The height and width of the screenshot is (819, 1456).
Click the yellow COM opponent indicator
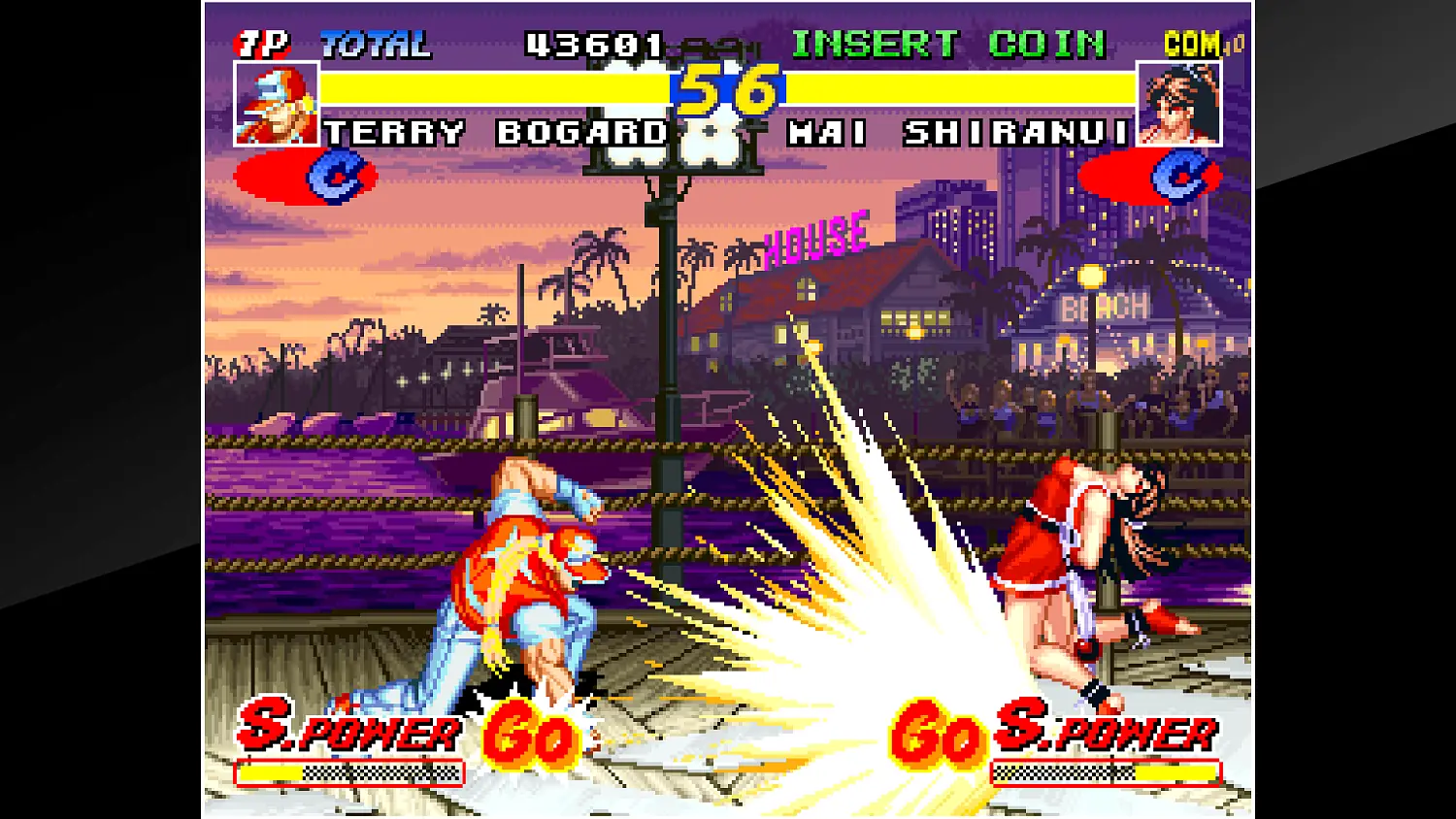point(1192,43)
